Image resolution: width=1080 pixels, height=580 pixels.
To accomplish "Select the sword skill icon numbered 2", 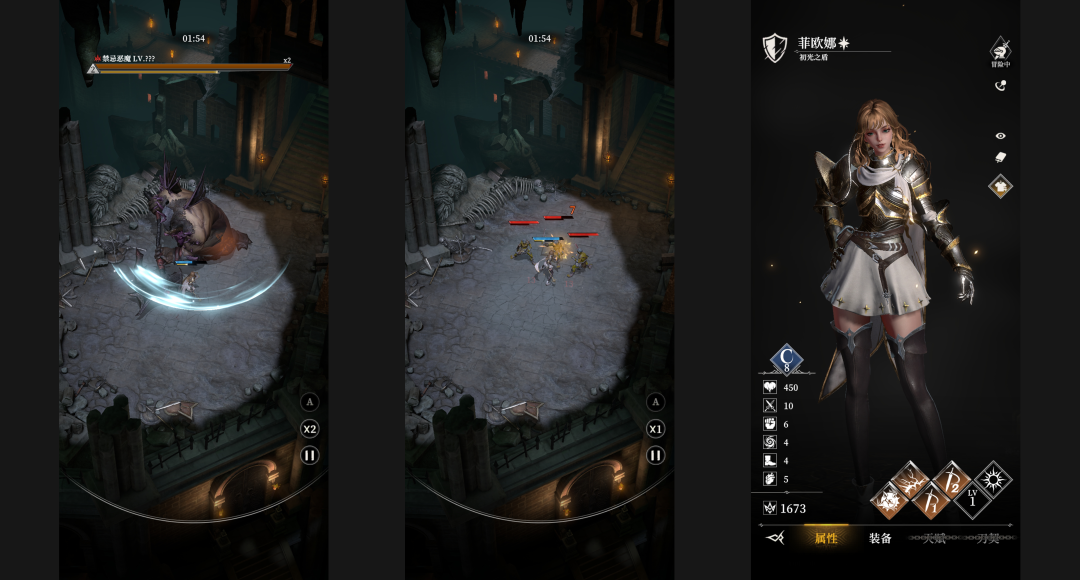I will point(951,480).
